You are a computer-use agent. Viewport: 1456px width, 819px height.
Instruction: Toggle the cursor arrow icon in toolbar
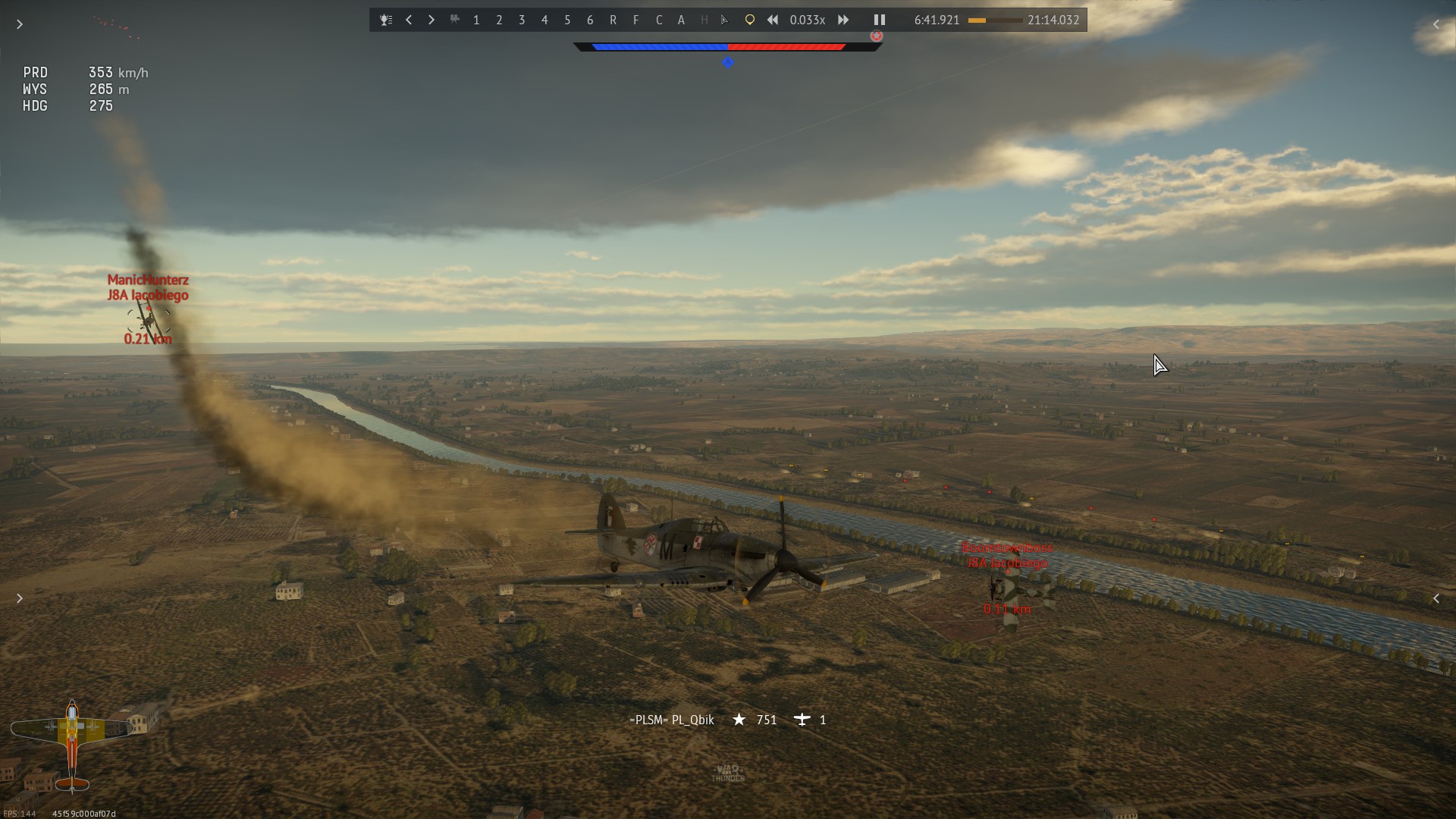point(725,20)
